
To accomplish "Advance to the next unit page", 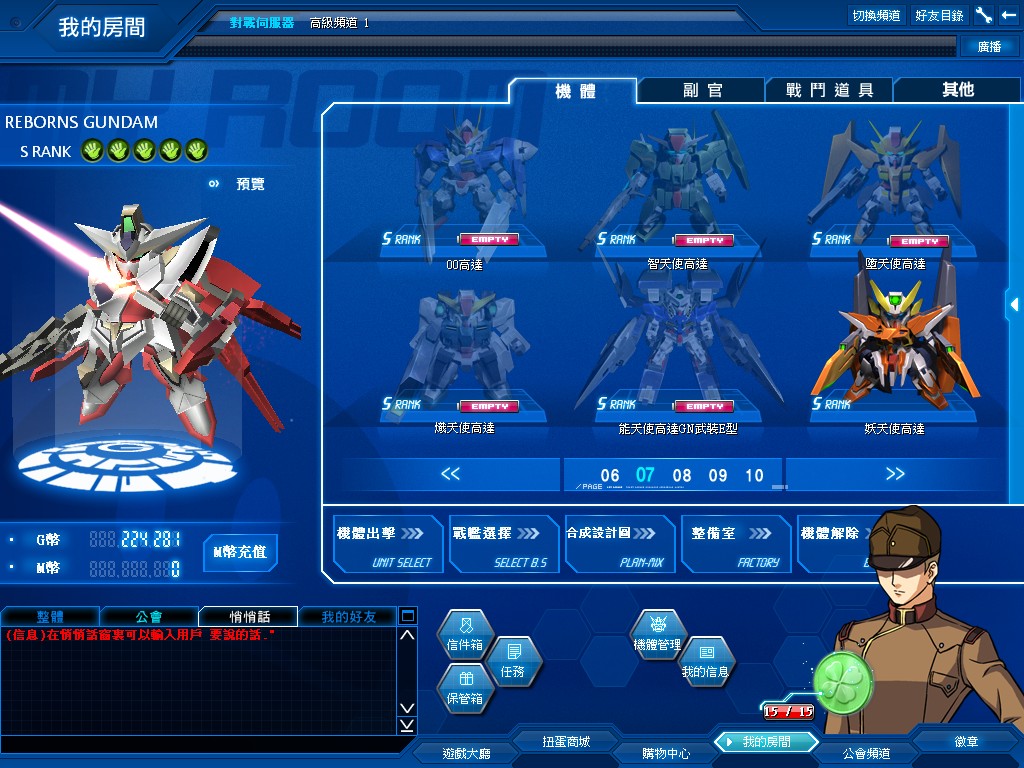I will tap(895, 474).
